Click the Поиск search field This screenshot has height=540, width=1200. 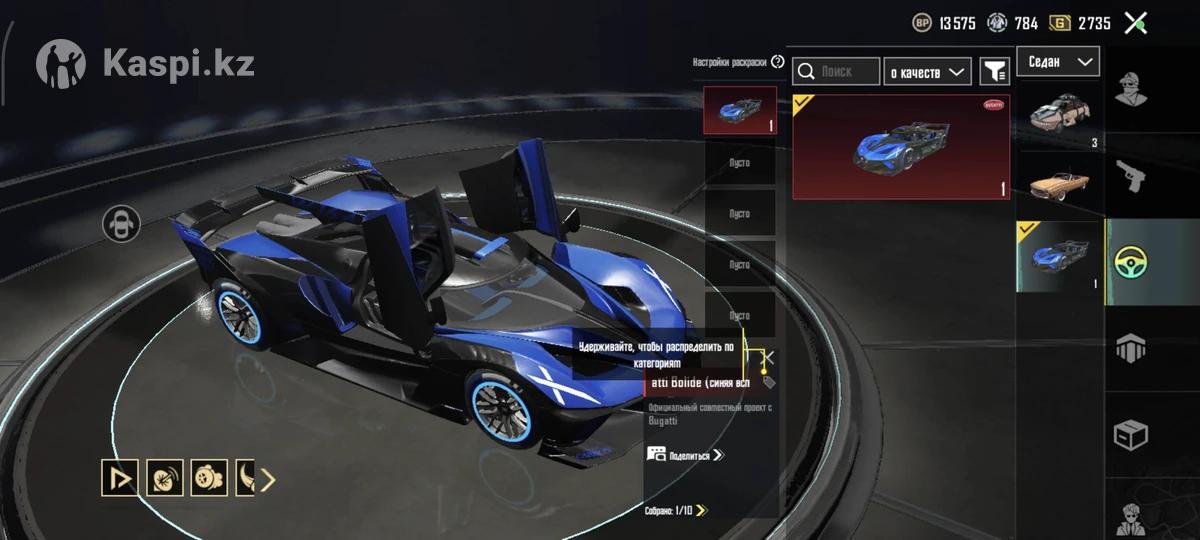click(x=836, y=71)
